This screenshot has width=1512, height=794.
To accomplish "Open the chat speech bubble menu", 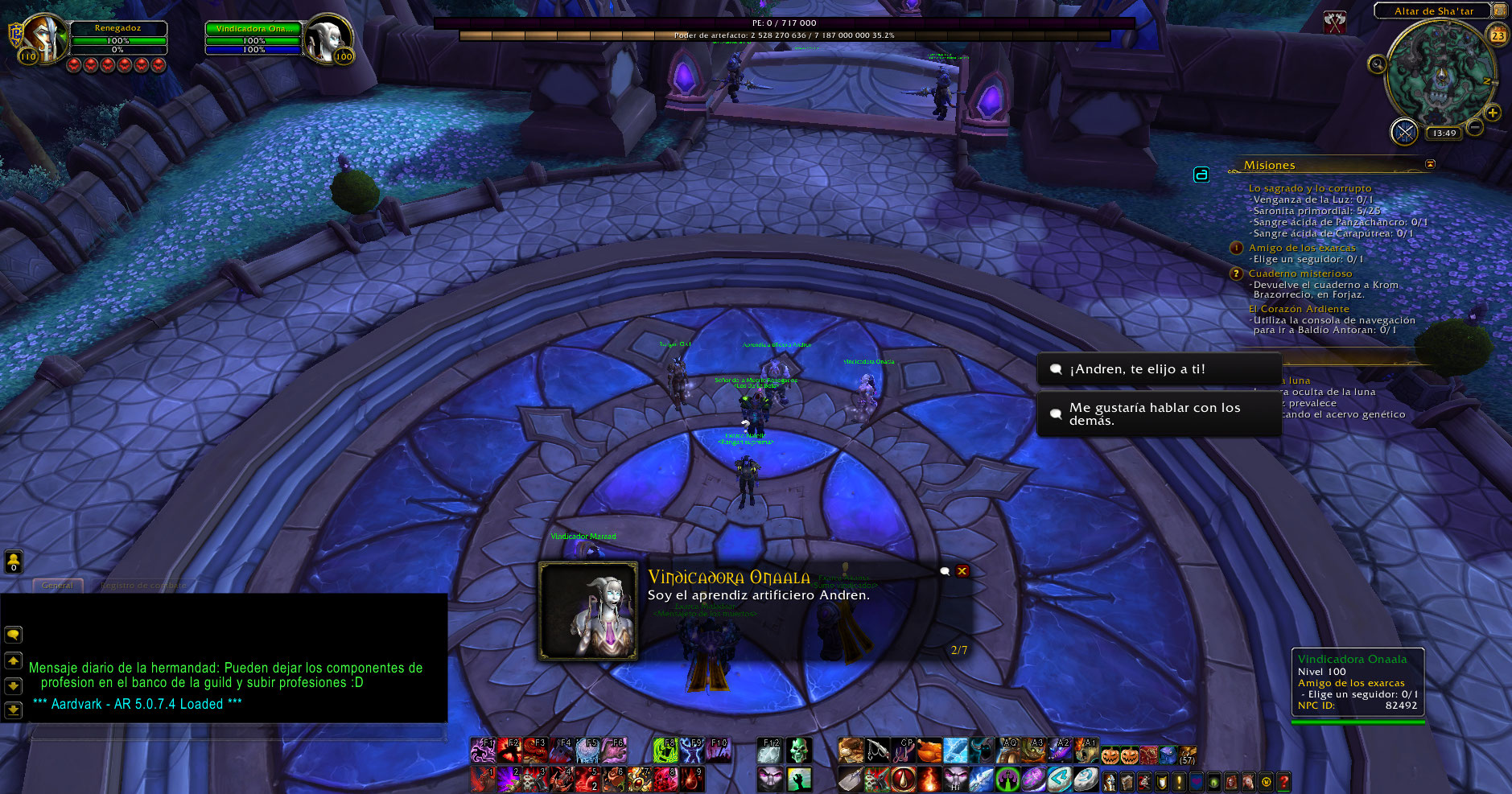I will click(13, 635).
